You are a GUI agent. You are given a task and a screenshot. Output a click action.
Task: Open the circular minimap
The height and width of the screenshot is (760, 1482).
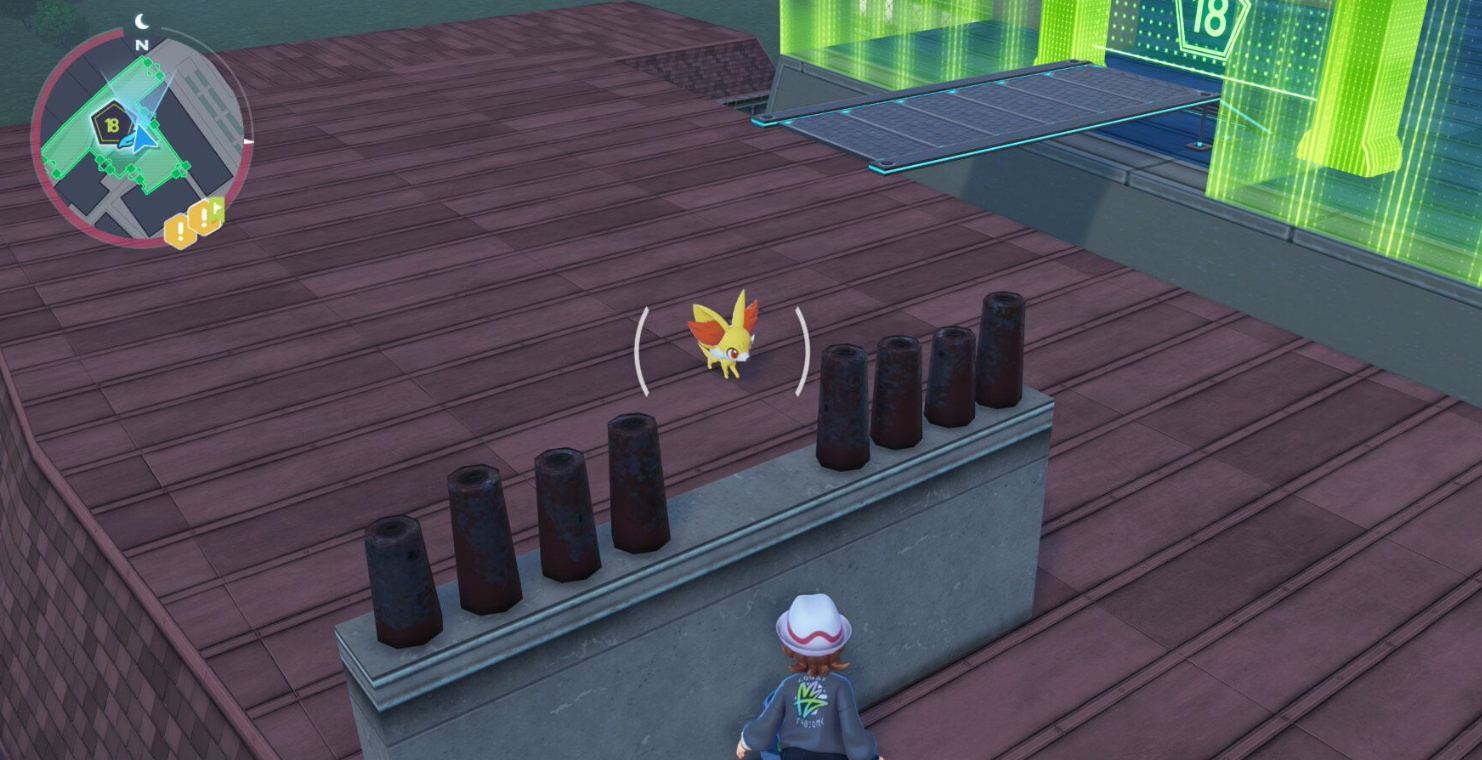tap(138, 135)
